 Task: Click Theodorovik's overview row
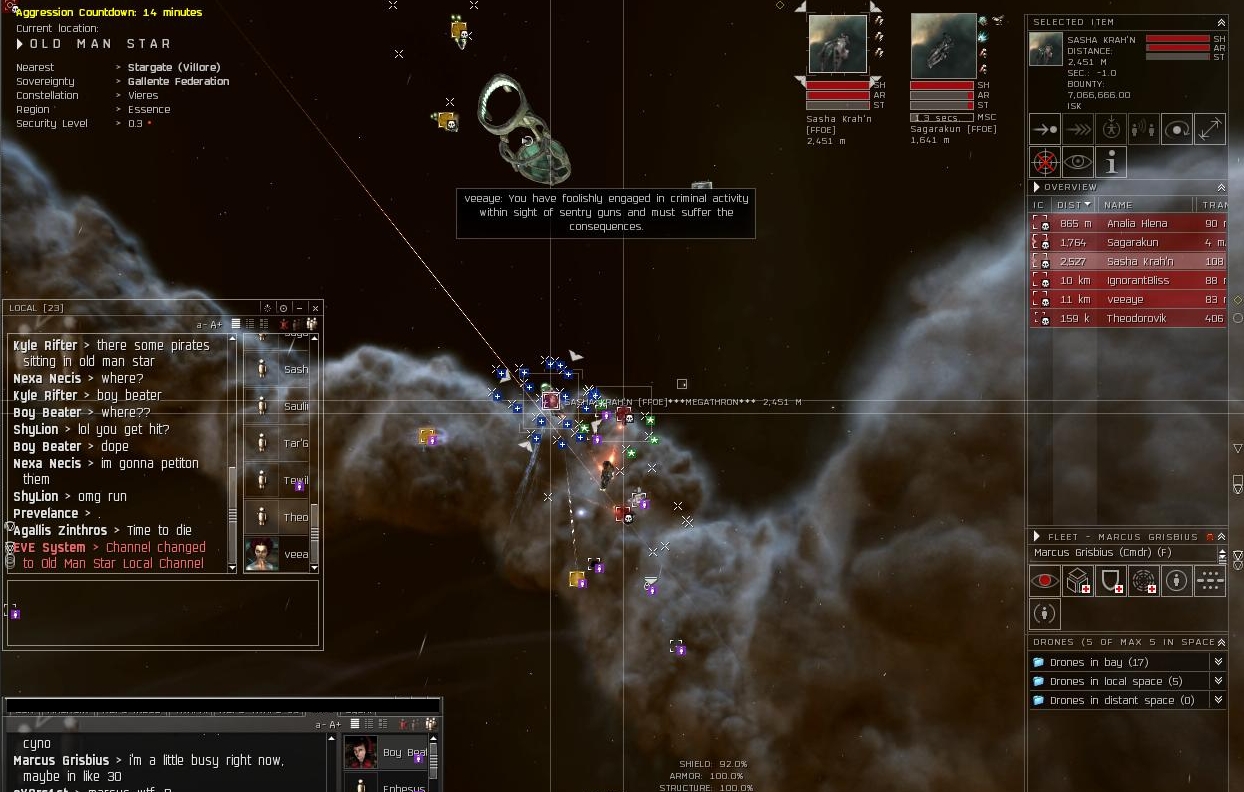[1135, 319]
